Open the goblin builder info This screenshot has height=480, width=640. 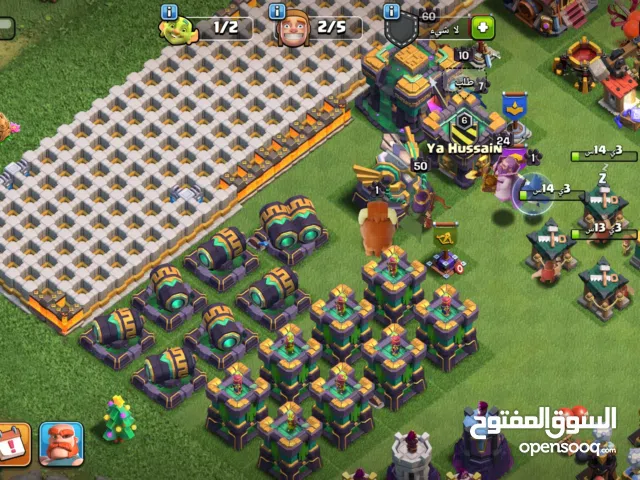pos(169,11)
